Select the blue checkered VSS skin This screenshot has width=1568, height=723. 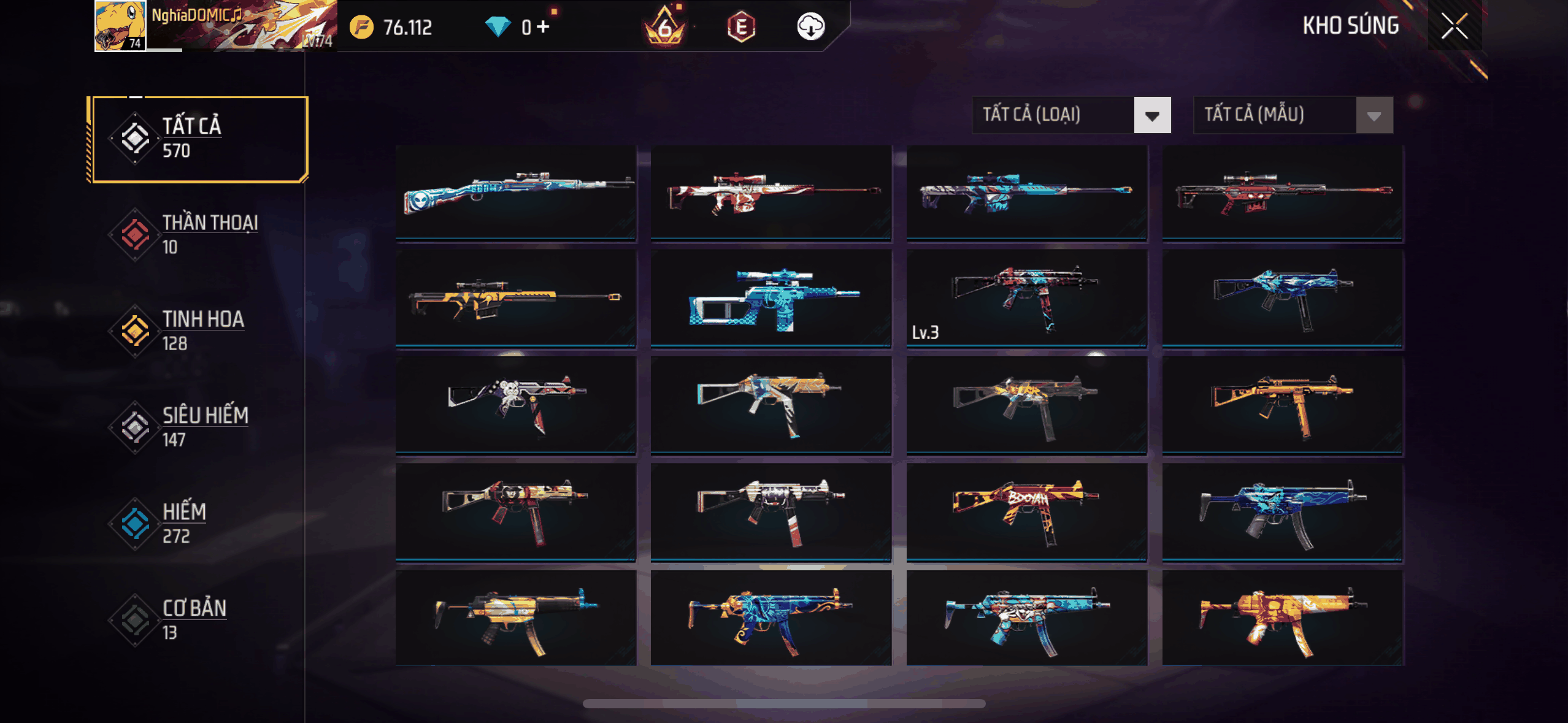tap(771, 298)
